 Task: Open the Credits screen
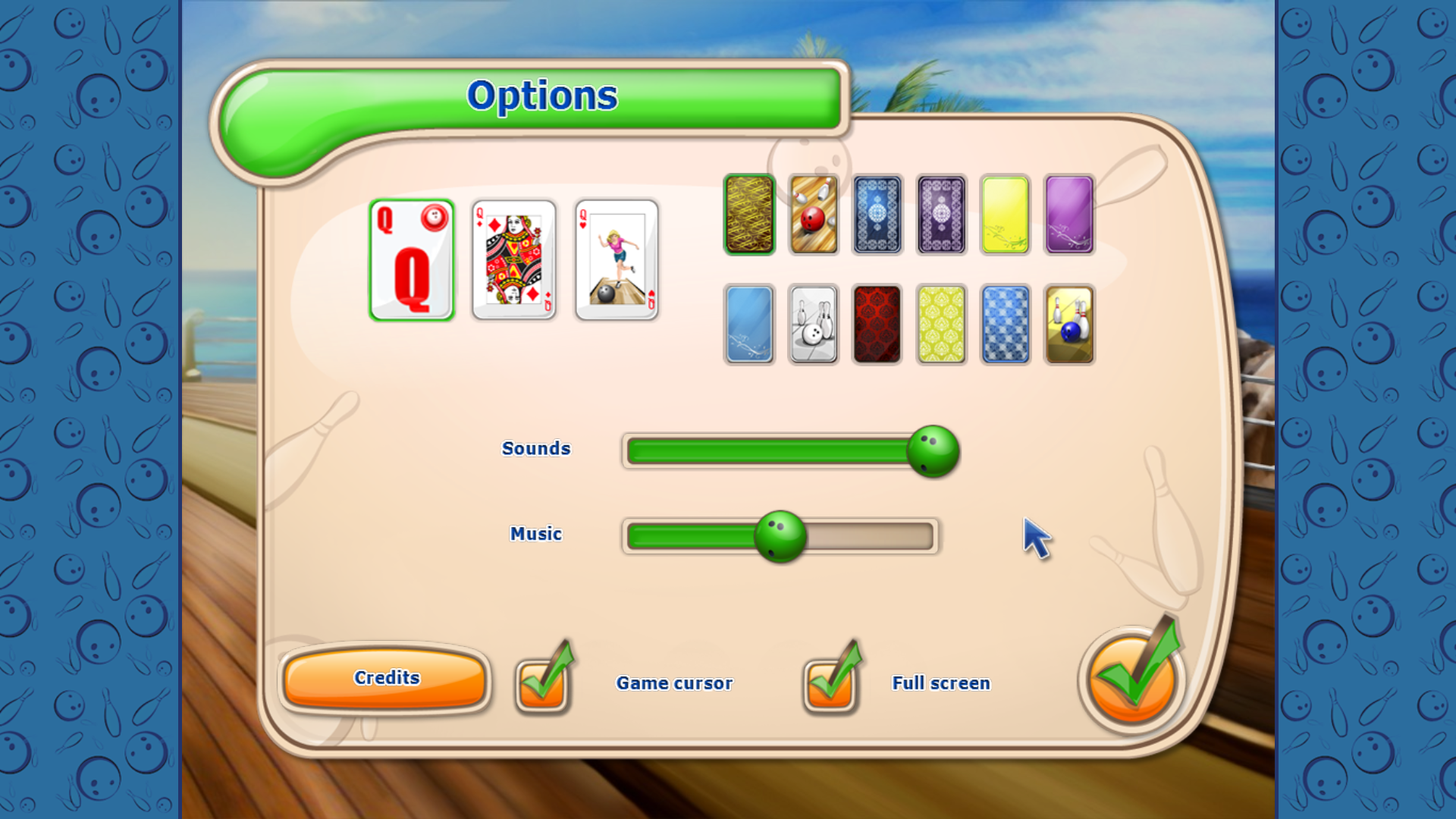(385, 678)
